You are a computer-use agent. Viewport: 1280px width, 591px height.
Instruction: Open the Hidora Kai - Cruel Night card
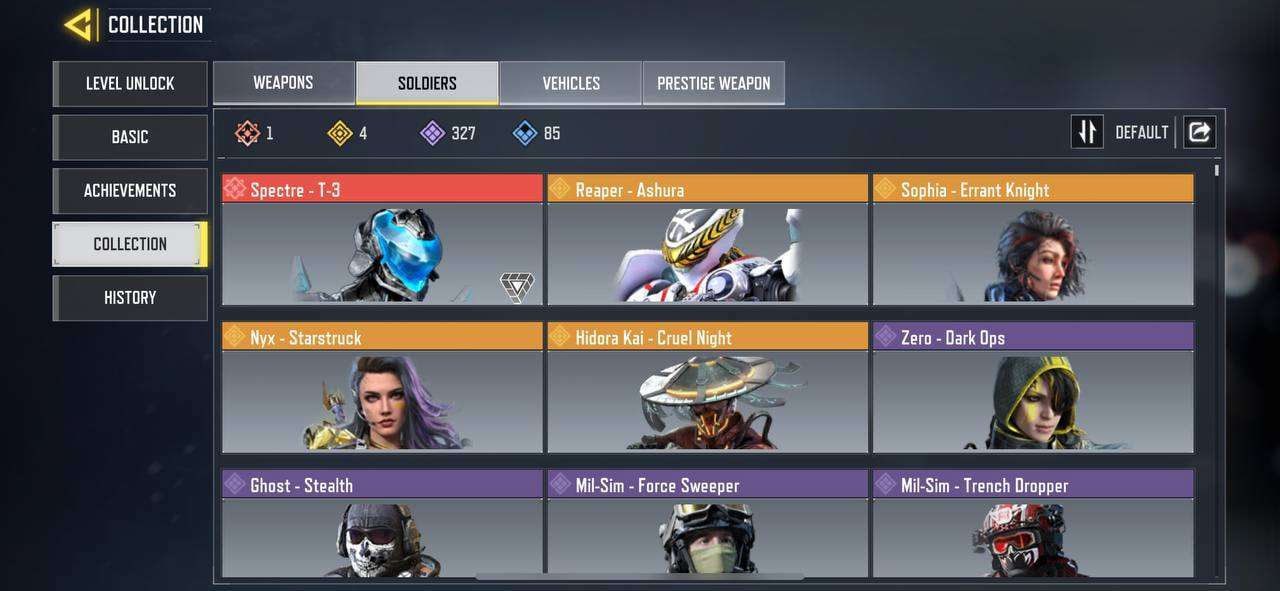(x=707, y=388)
